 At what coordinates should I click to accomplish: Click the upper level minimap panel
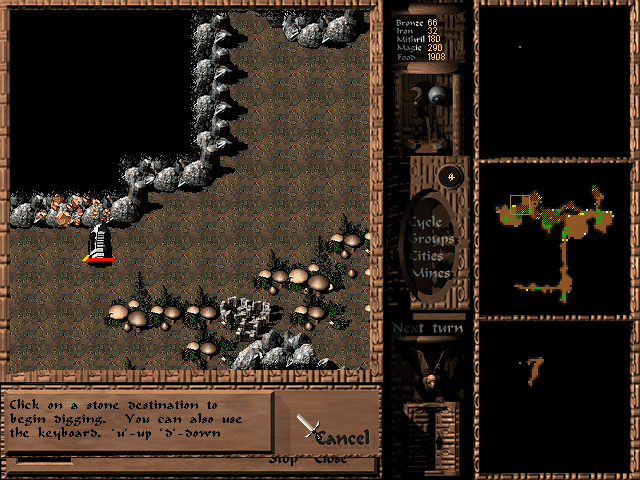click(x=556, y=78)
